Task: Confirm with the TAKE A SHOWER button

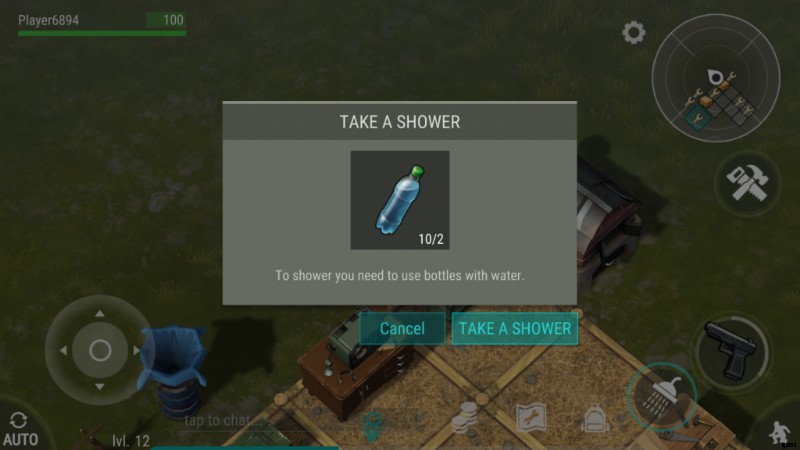Action: click(514, 328)
